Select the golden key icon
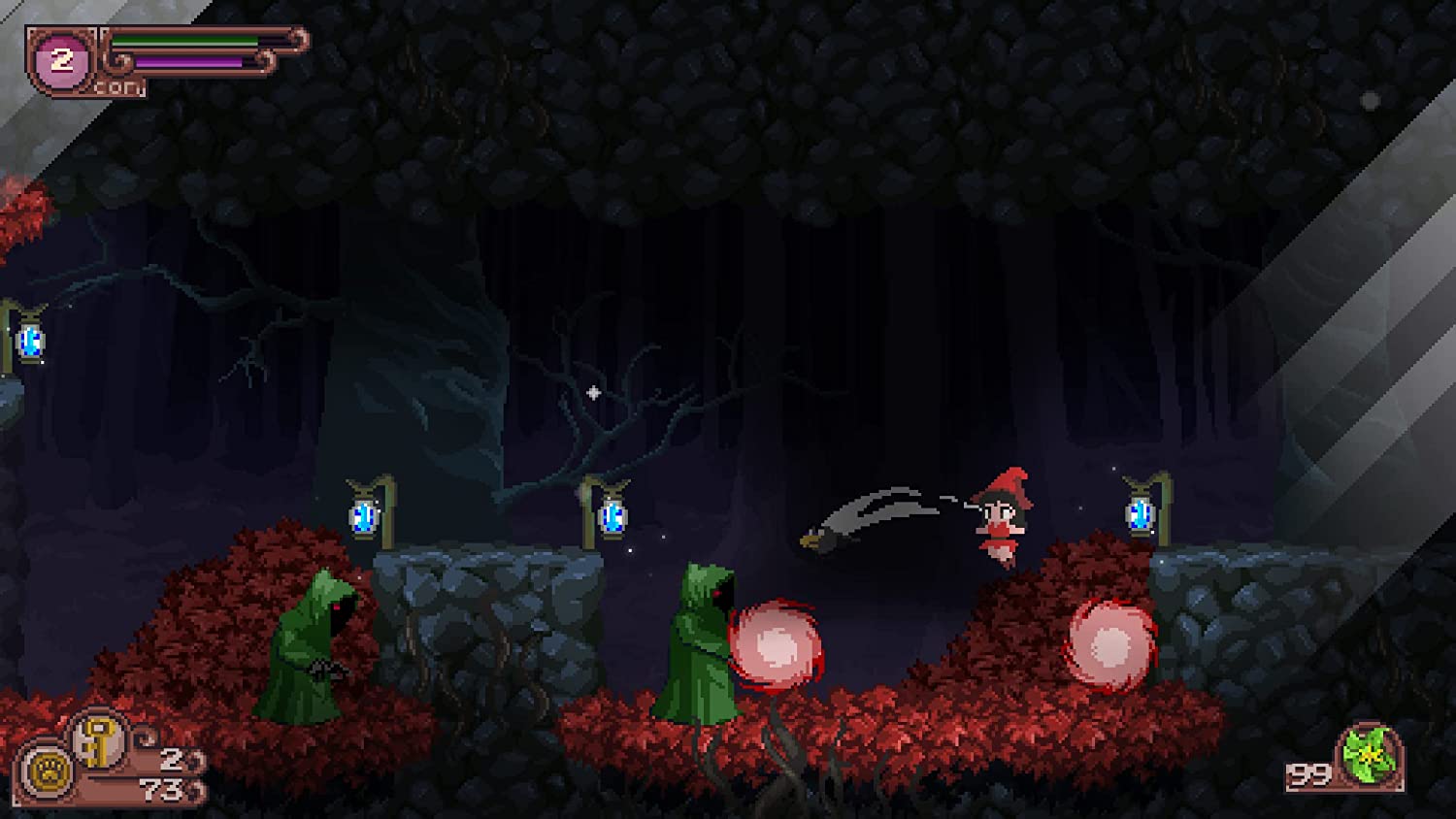Viewport: 1456px width, 819px height. 97,740
